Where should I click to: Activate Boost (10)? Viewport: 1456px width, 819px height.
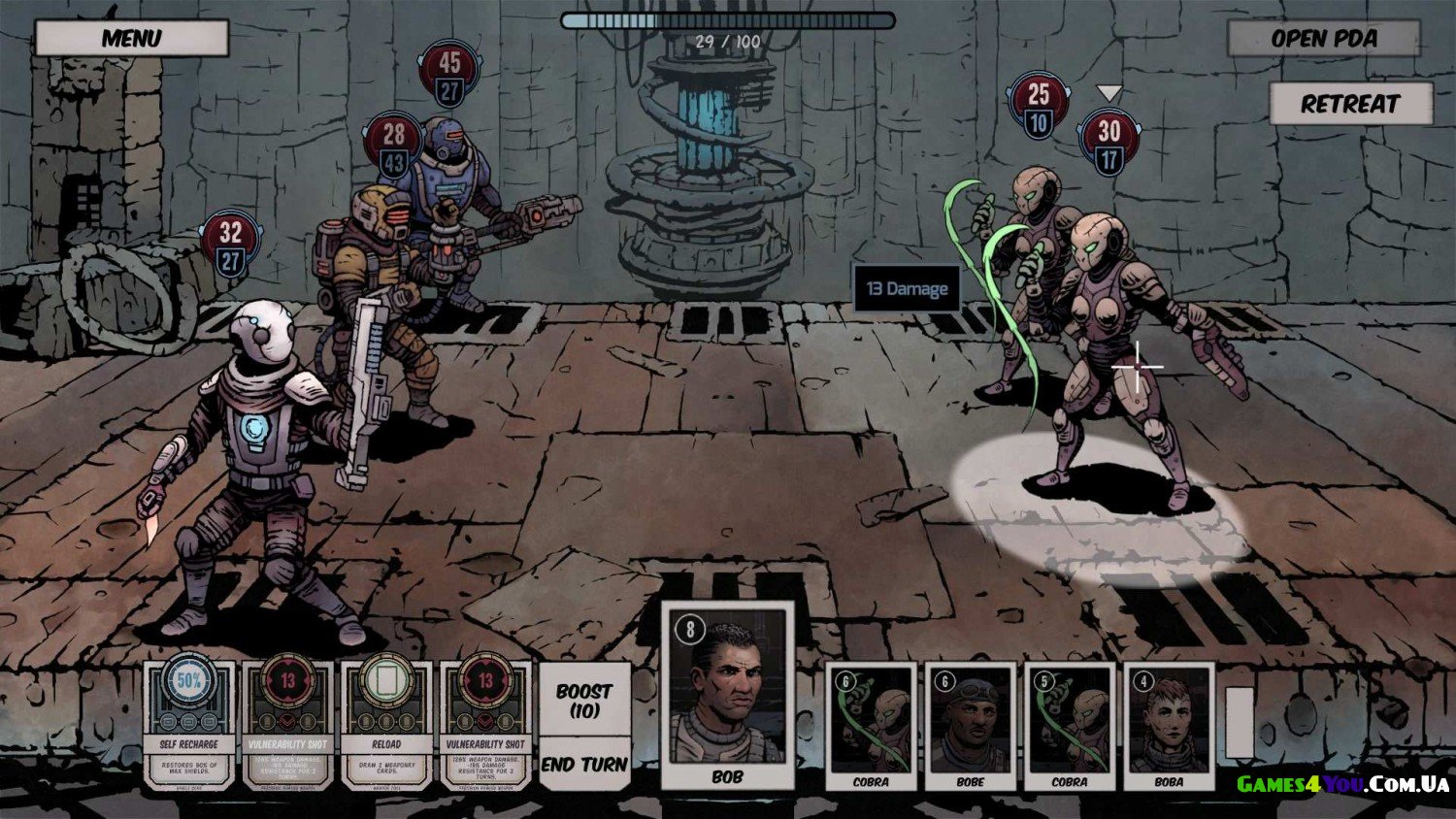pyautogui.click(x=584, y=701)
